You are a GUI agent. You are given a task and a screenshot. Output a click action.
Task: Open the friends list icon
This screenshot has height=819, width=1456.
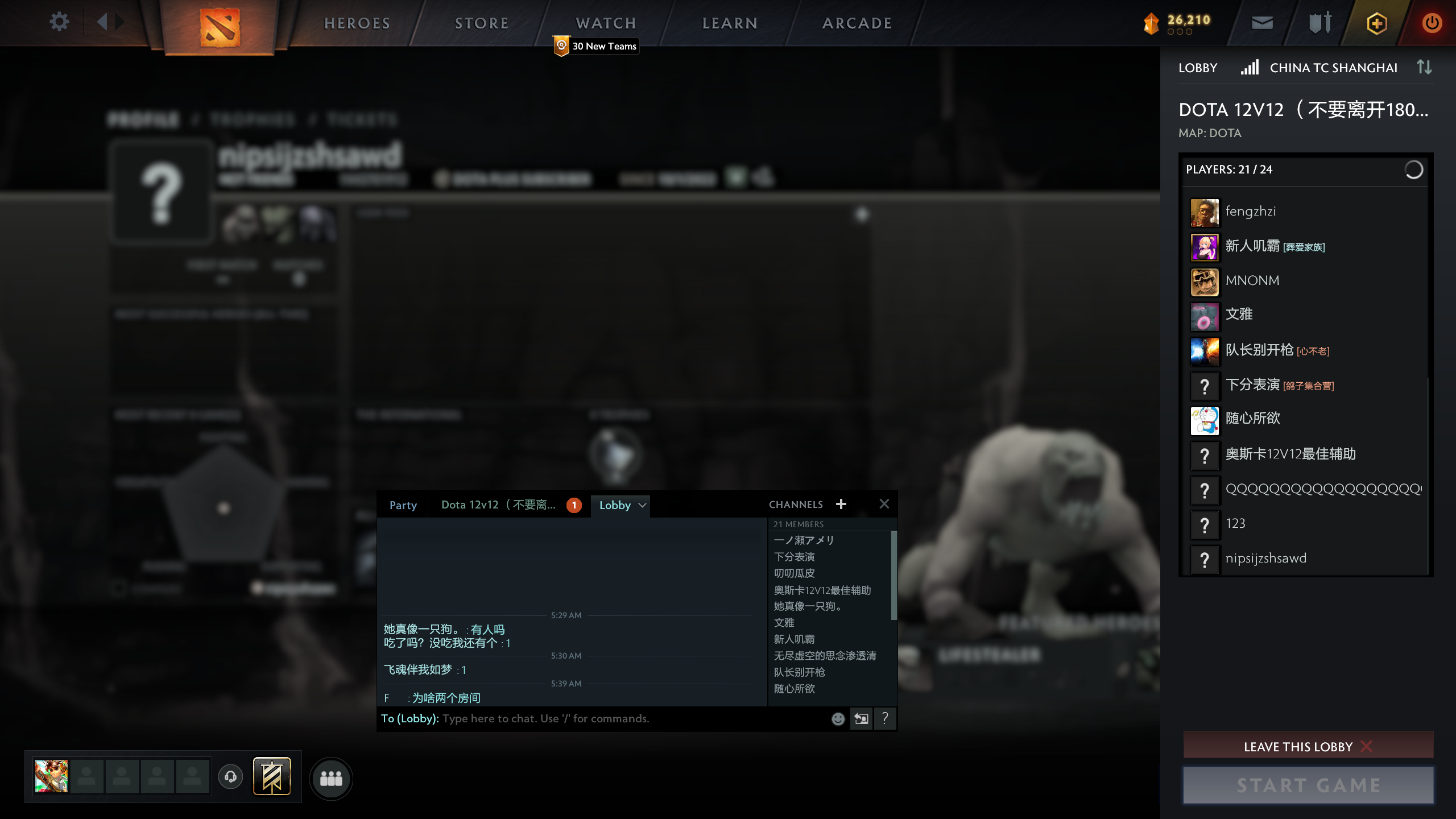pos(333,779)
